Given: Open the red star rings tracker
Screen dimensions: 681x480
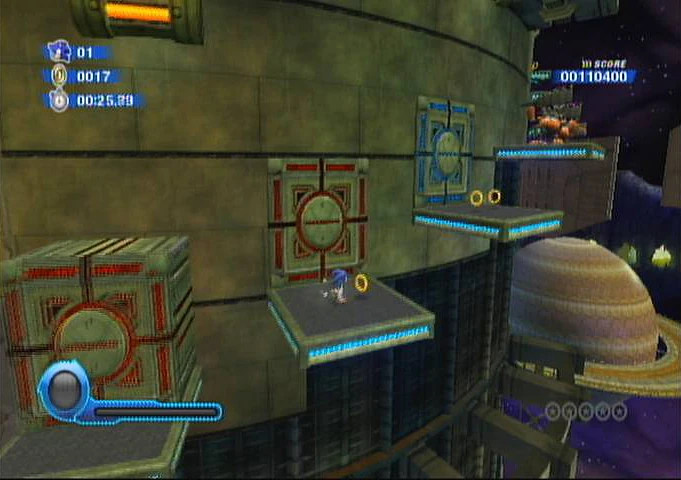Looking at the screenshot, I should pyautogui.click(x=586, y=411).
